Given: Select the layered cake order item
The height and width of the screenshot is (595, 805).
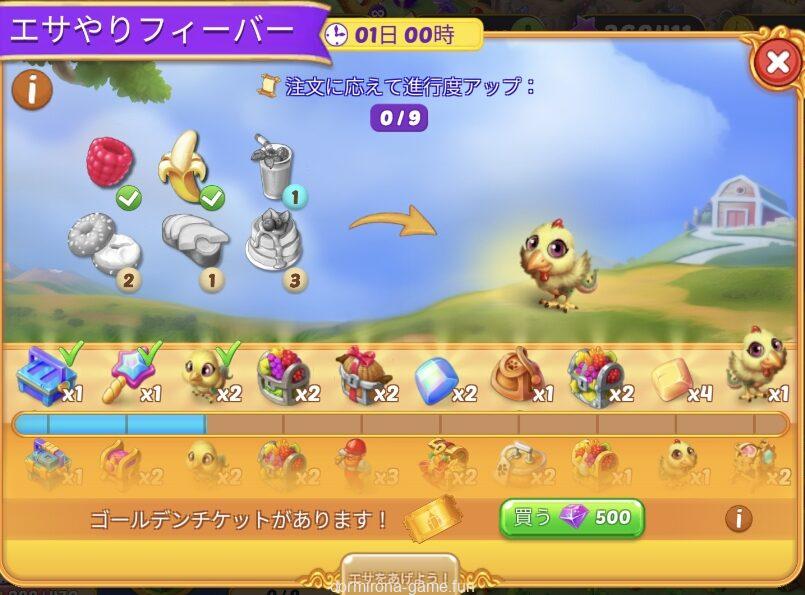Looking at the screenshot, I should click(x=274, y=238).
